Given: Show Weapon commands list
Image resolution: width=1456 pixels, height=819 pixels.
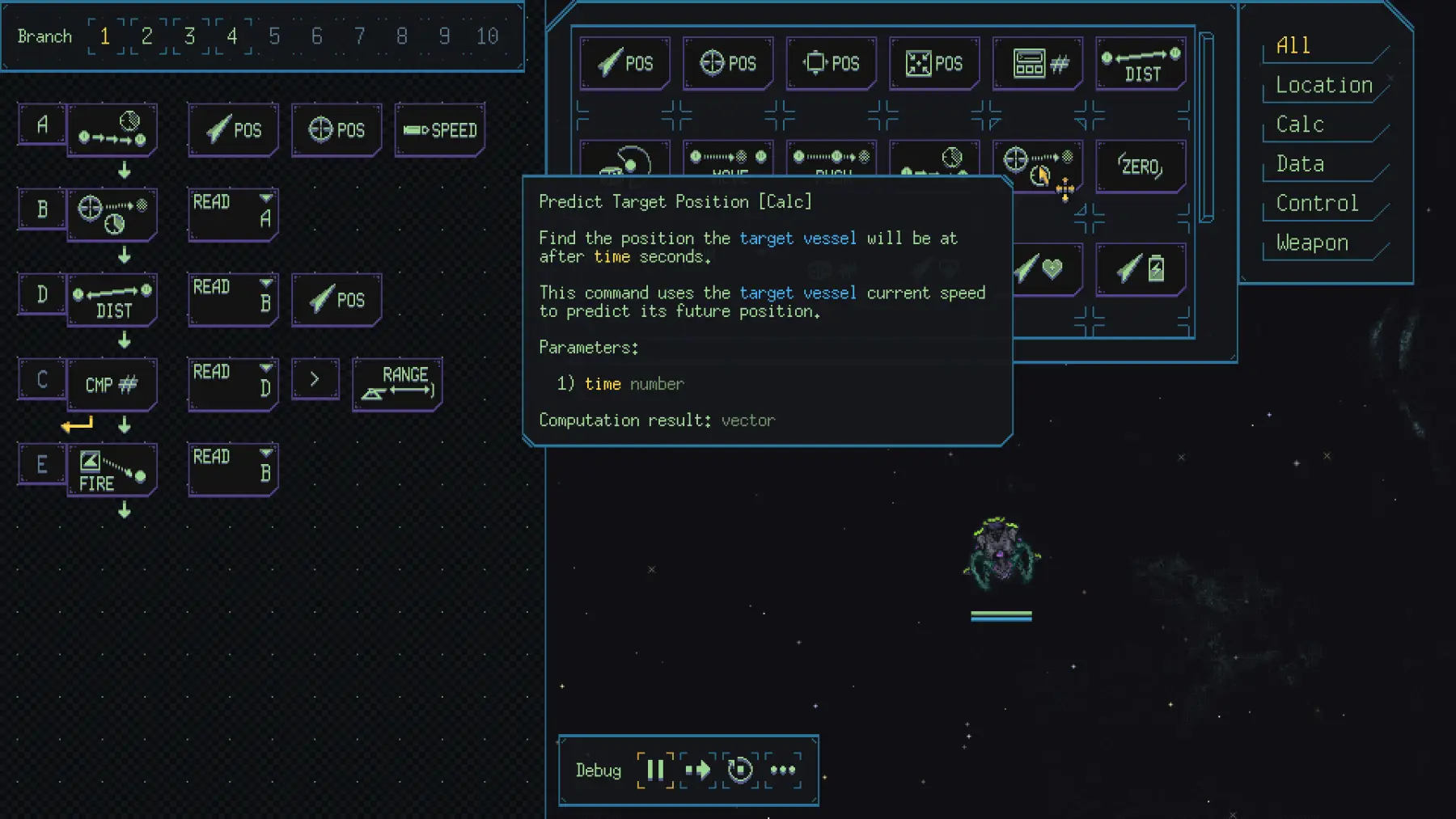Looking at the screenshot, I should coord(1312,243).
